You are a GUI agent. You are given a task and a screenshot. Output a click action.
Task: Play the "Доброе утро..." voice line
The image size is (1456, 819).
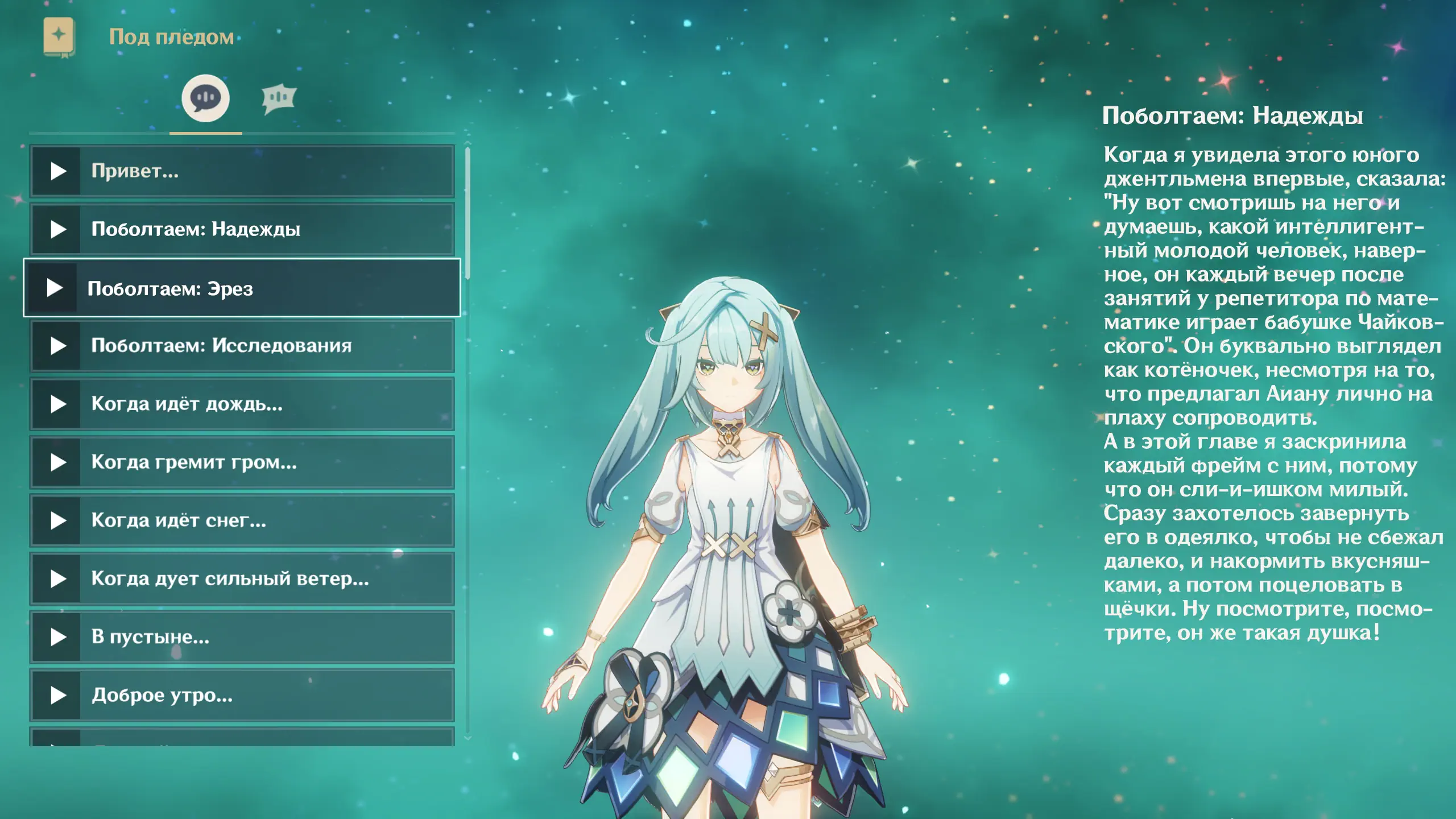242,695
